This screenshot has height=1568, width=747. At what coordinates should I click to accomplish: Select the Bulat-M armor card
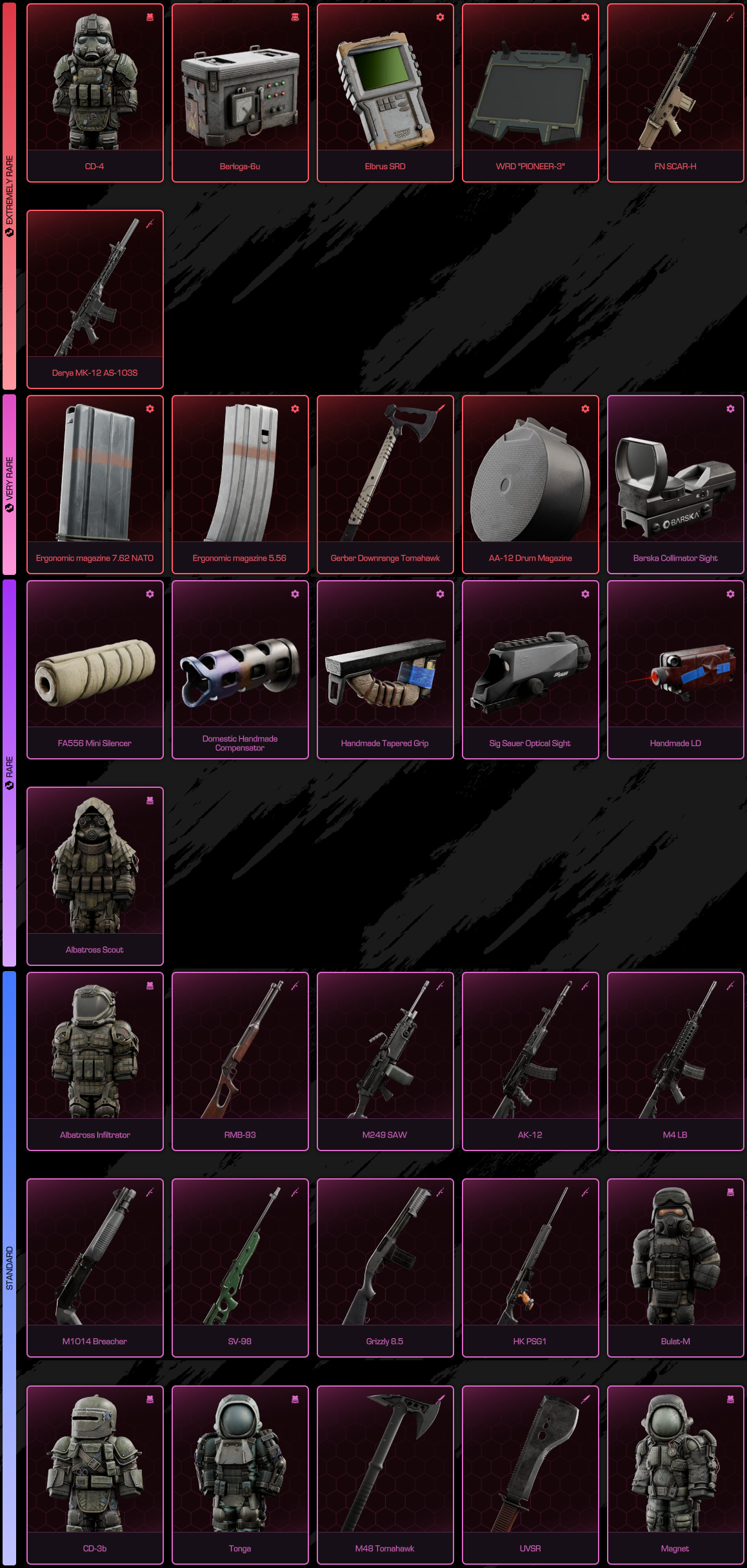coord(675,1268)
